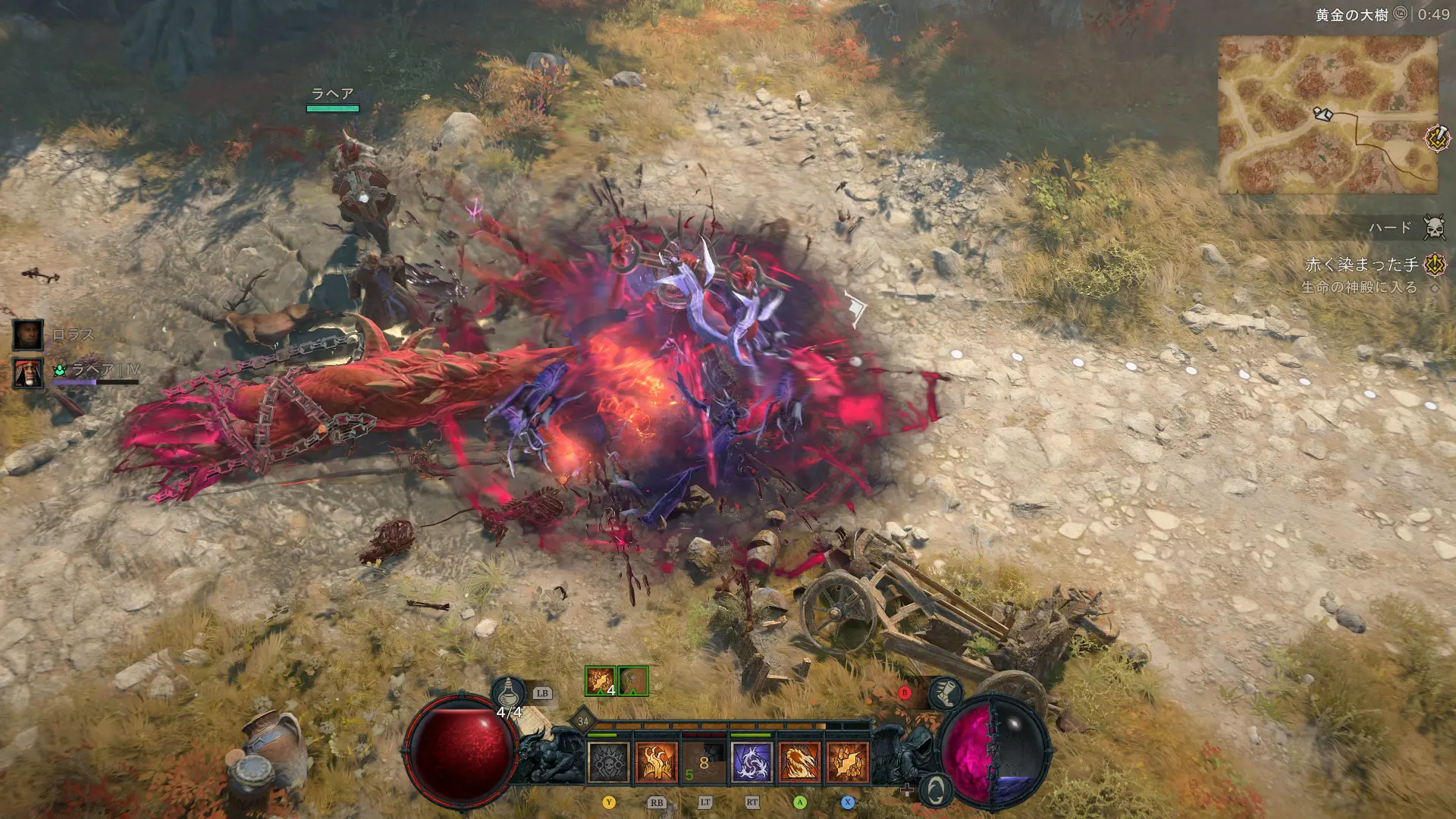The width and height of the screenshot is (1456, 819).
Task: Trigger the orange beast head skill
Action: (799, 761)
